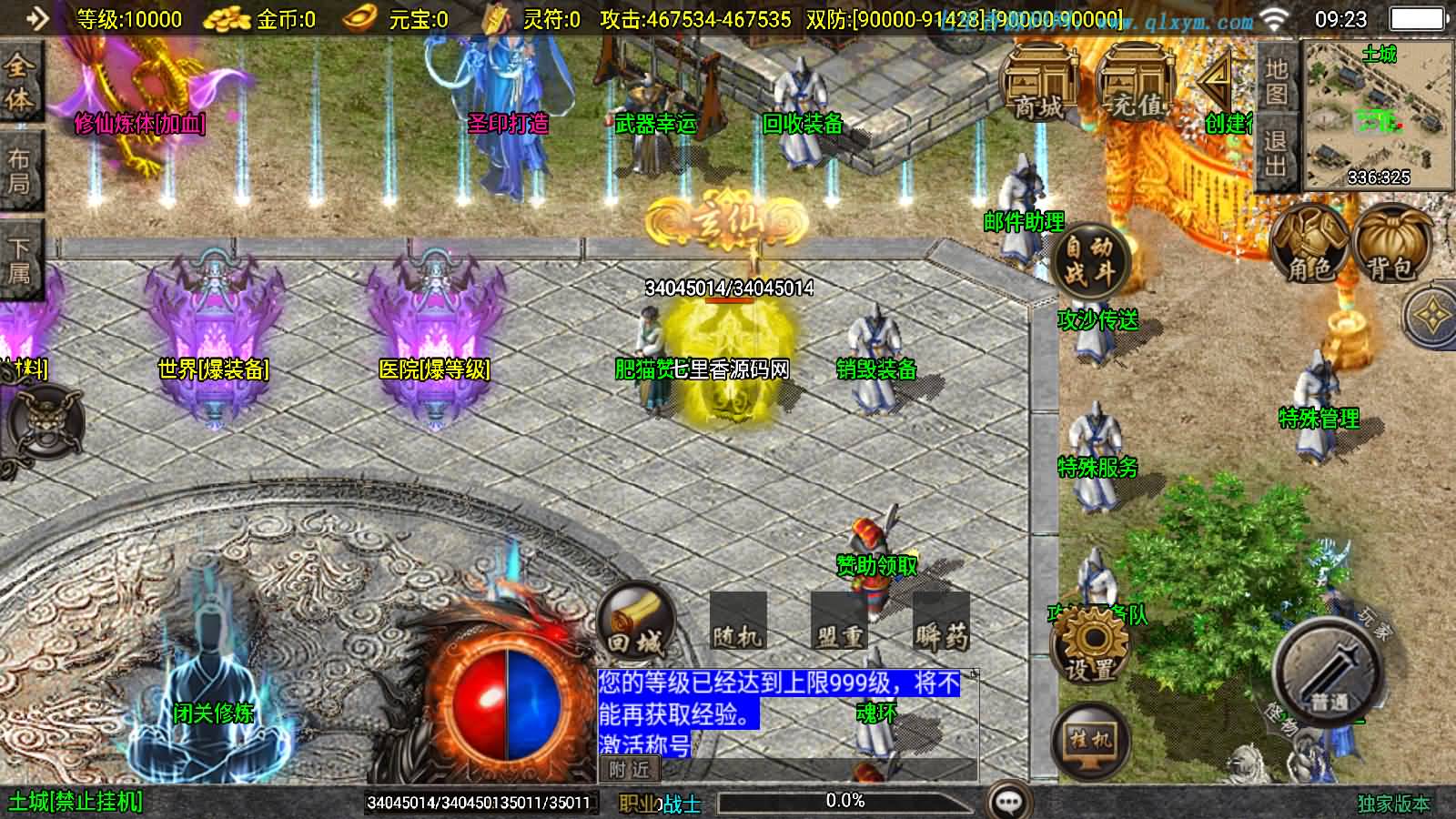Open the 商城 shop

1039,82
